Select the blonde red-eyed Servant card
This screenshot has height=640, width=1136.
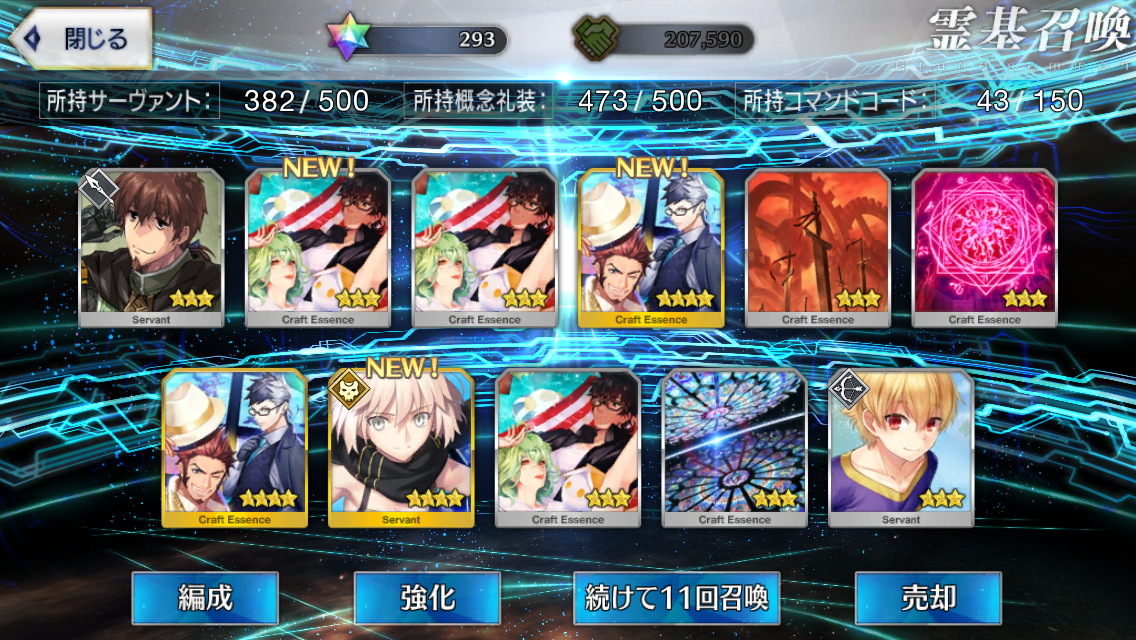click(901, 448)
